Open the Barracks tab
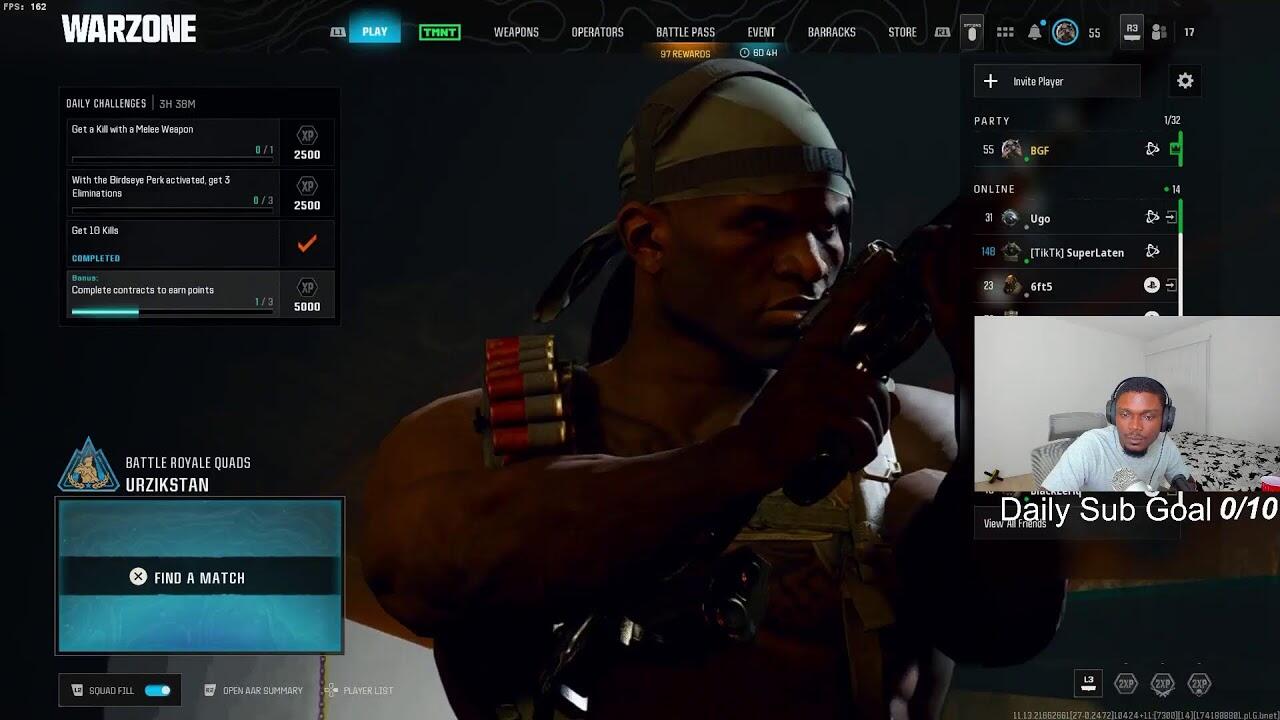1280x720 pixels. [x=831, y=32]
